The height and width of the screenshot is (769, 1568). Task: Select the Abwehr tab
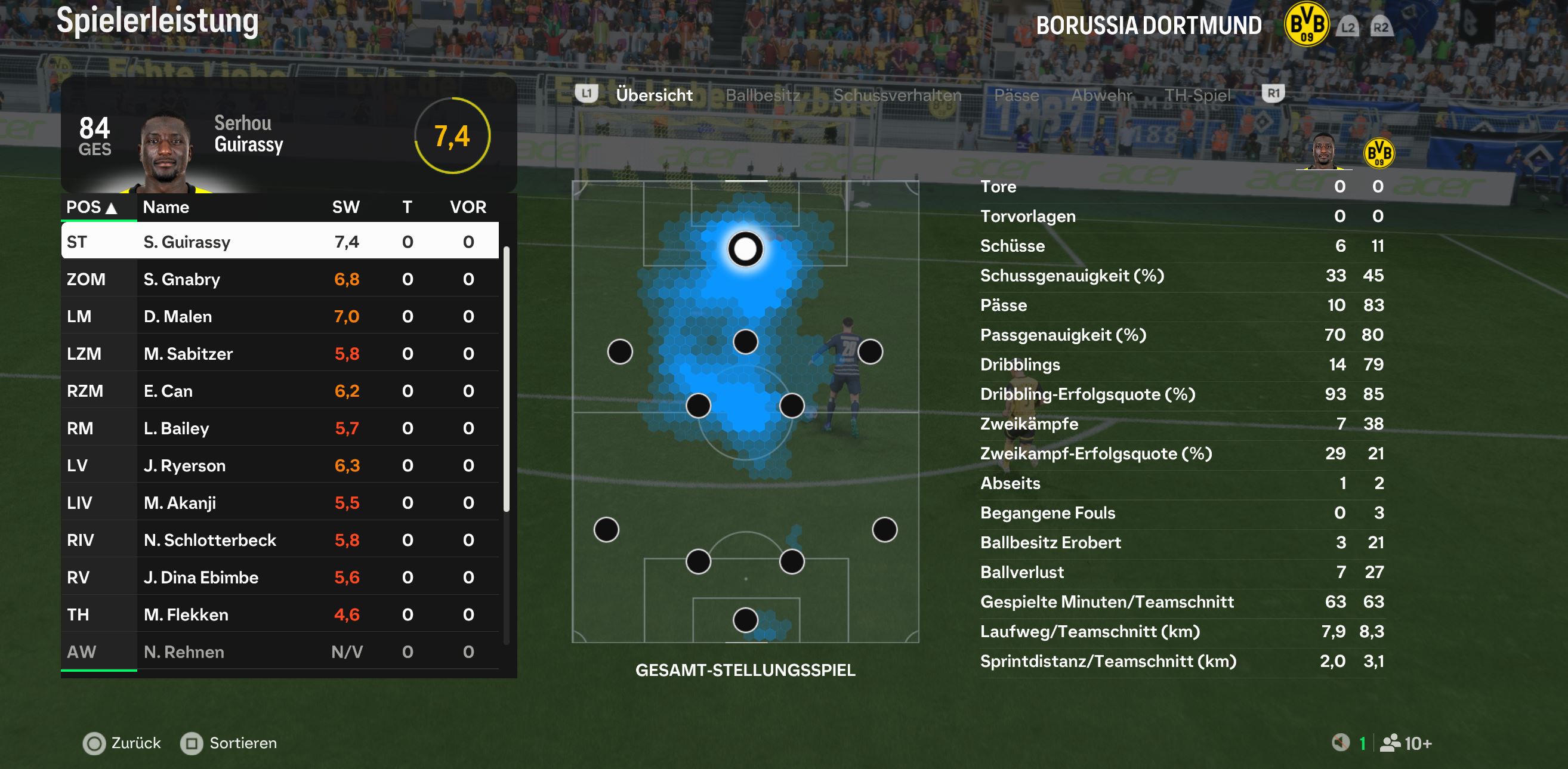pyautogui.click(x=1100, y=95)
